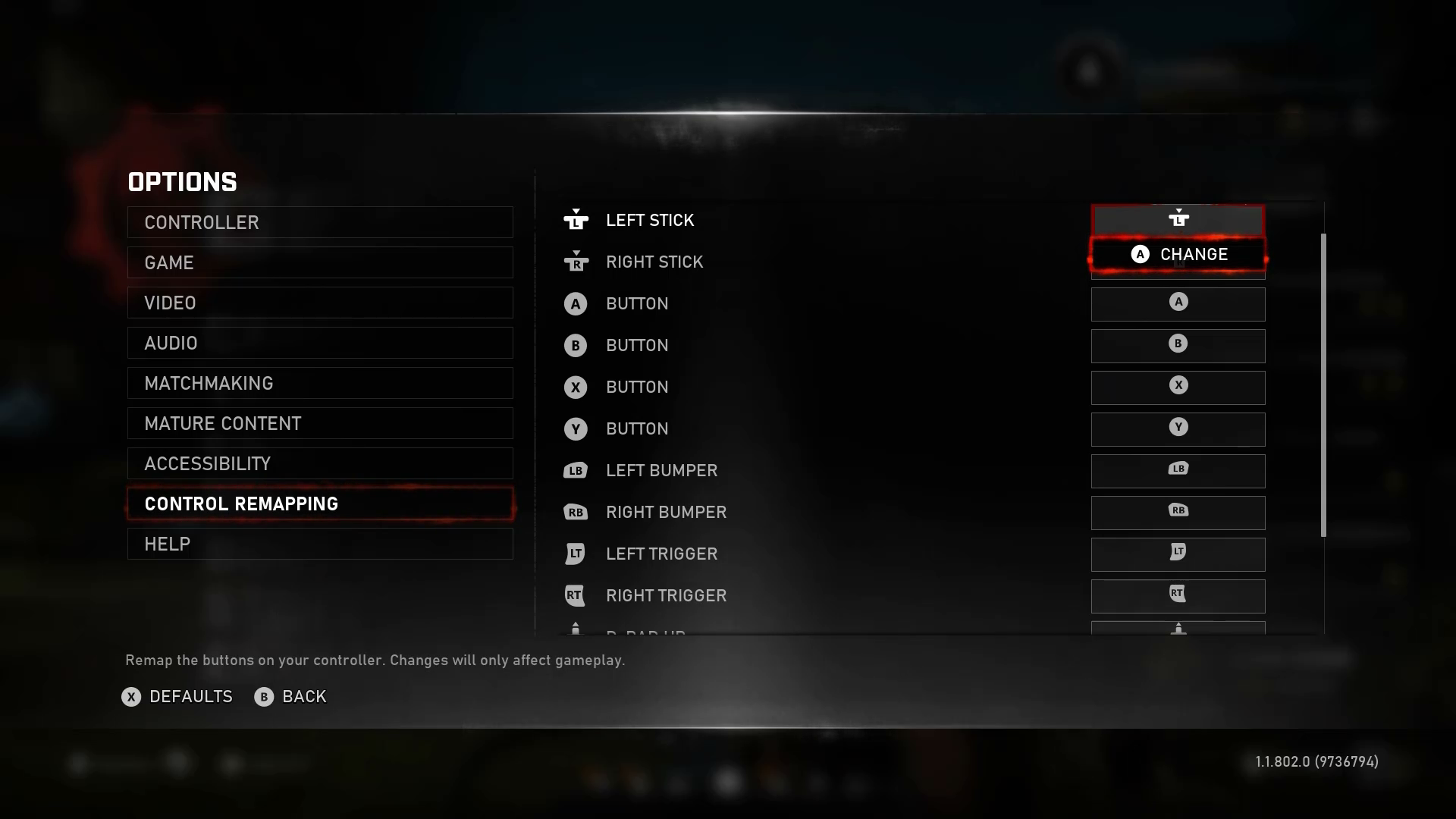Select the Left Bumper binding icon

1178,471
